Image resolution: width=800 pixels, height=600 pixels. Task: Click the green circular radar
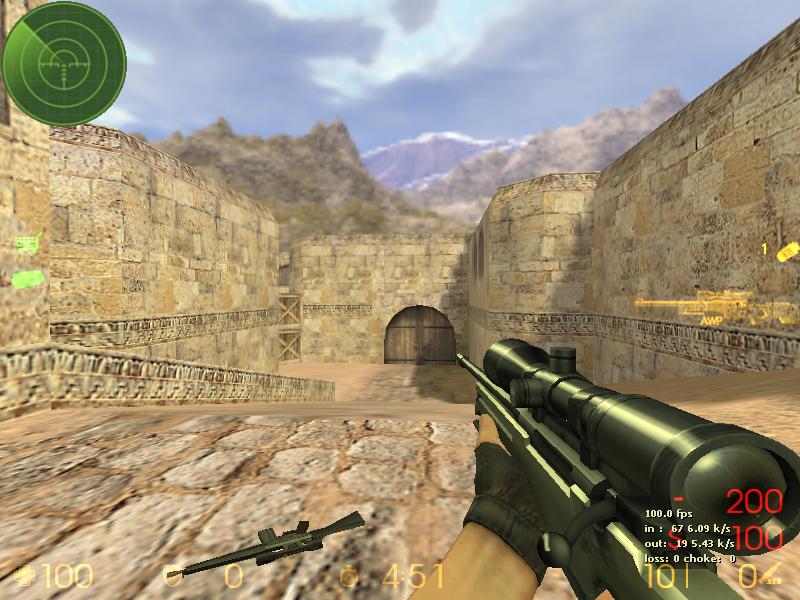point(63,64)
